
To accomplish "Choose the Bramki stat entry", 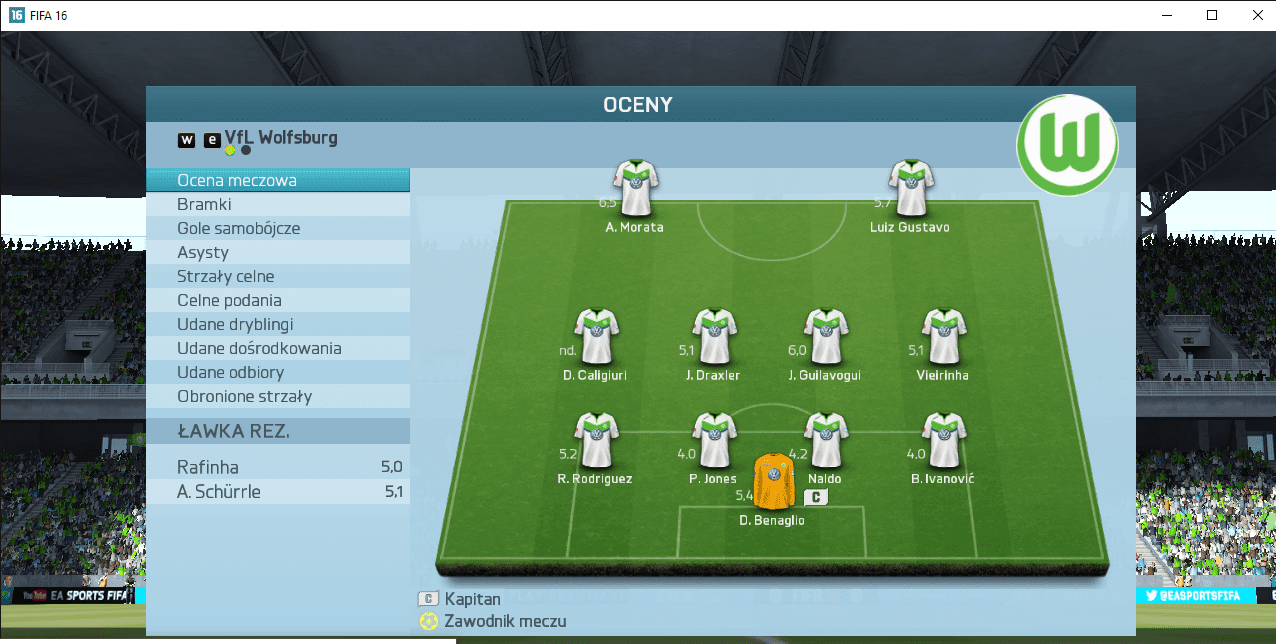I will tap(278, 205).
